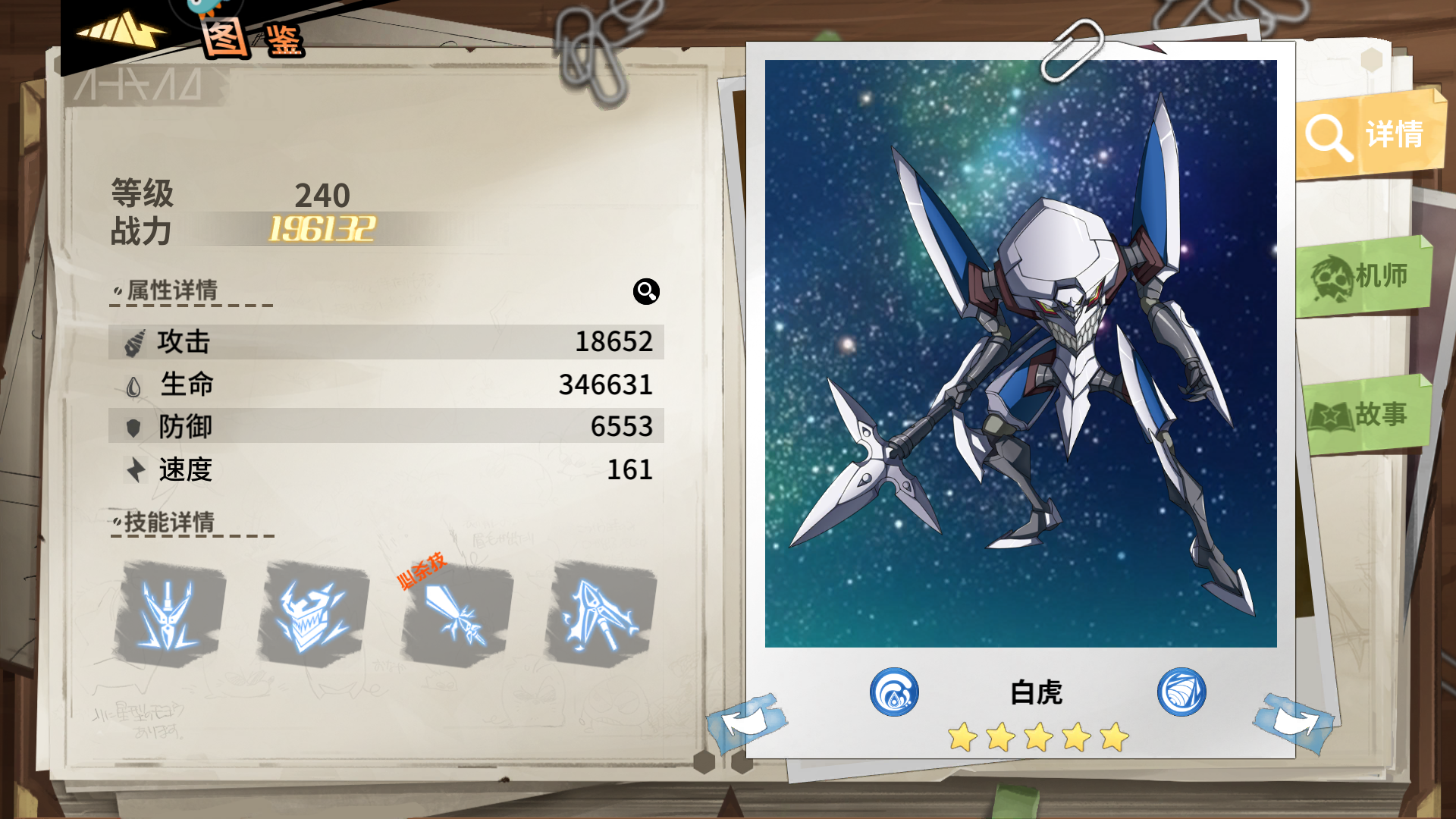Select the fanged mask skill icon
The image size is (1456, 819).
tap(312, 614)
